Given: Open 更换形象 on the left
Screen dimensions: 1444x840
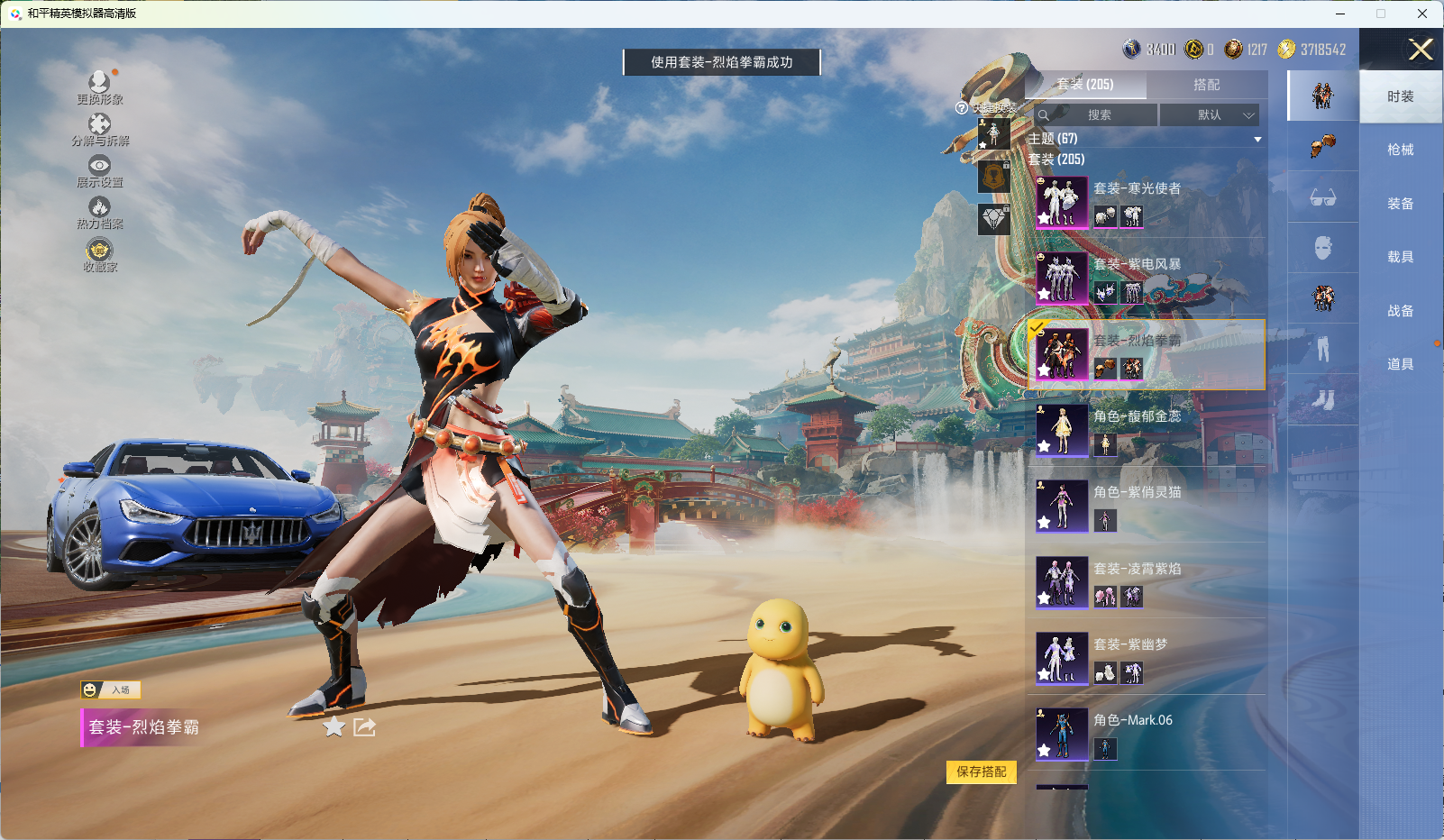Looking at the screenshot, I should pyautogui.click(x=99, y=87).
